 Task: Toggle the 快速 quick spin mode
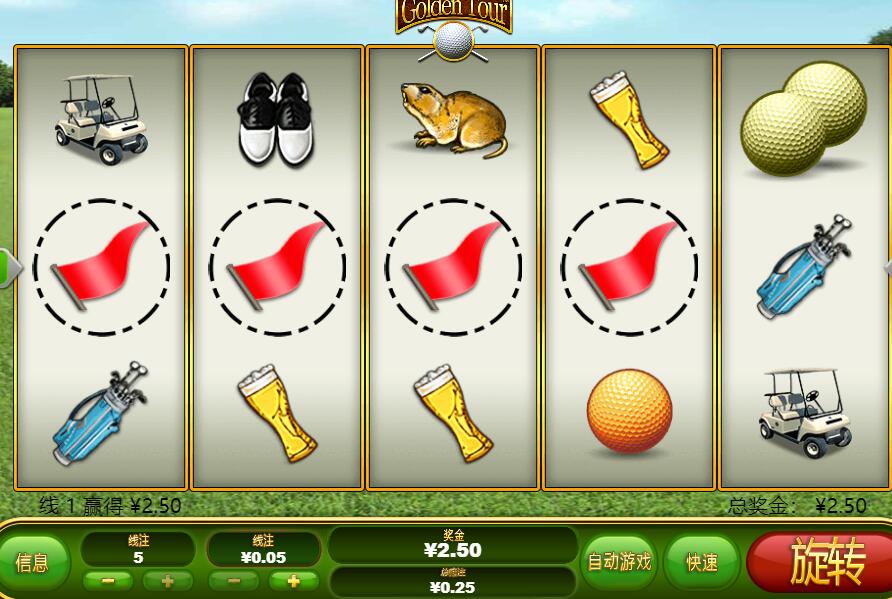tap(702, 562)
